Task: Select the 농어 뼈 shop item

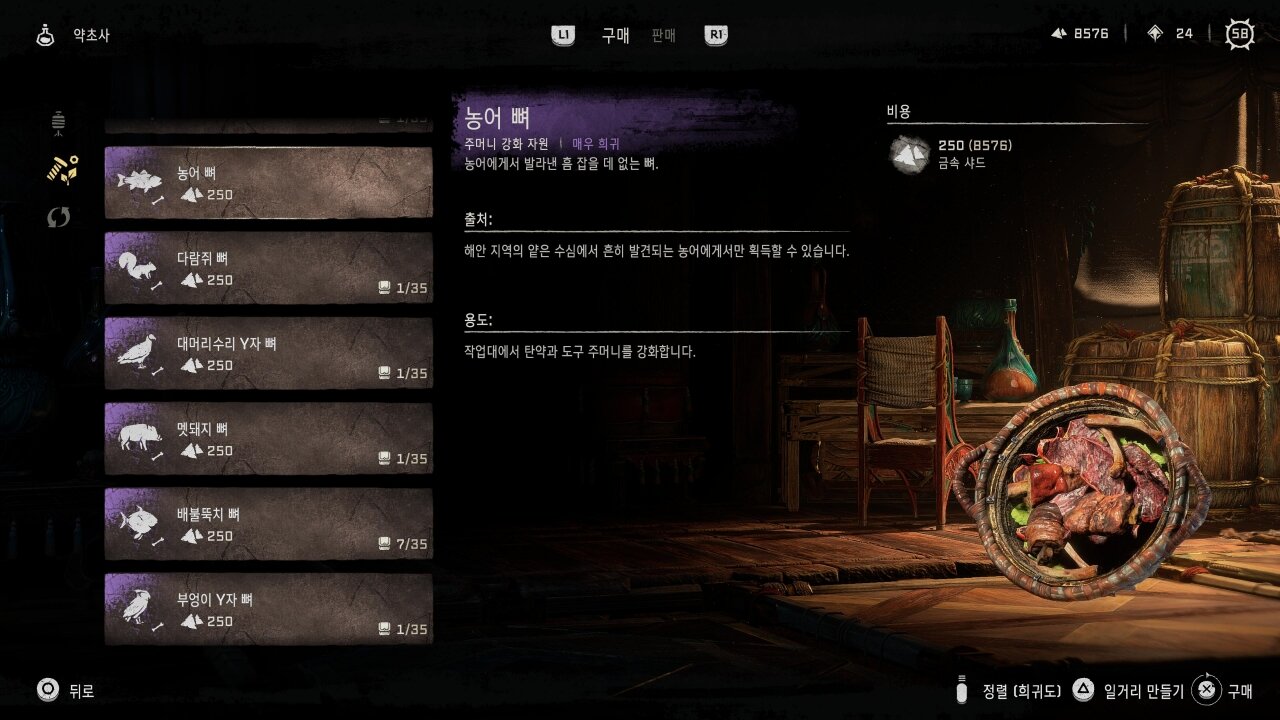Action: 268,183
